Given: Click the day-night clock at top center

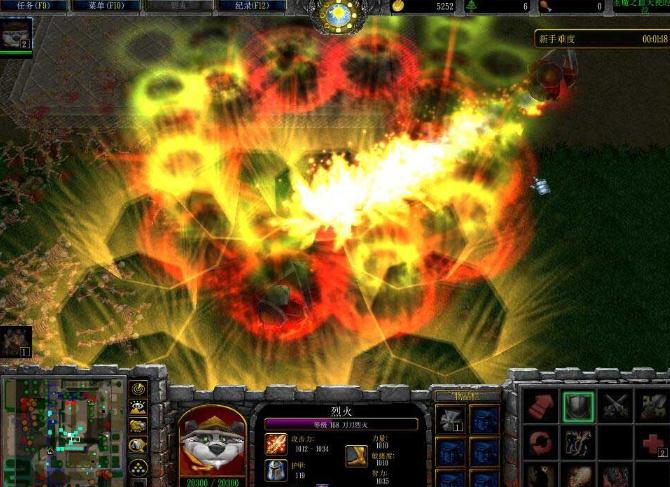Looking at the screenshot, I should tap(335, 14).
